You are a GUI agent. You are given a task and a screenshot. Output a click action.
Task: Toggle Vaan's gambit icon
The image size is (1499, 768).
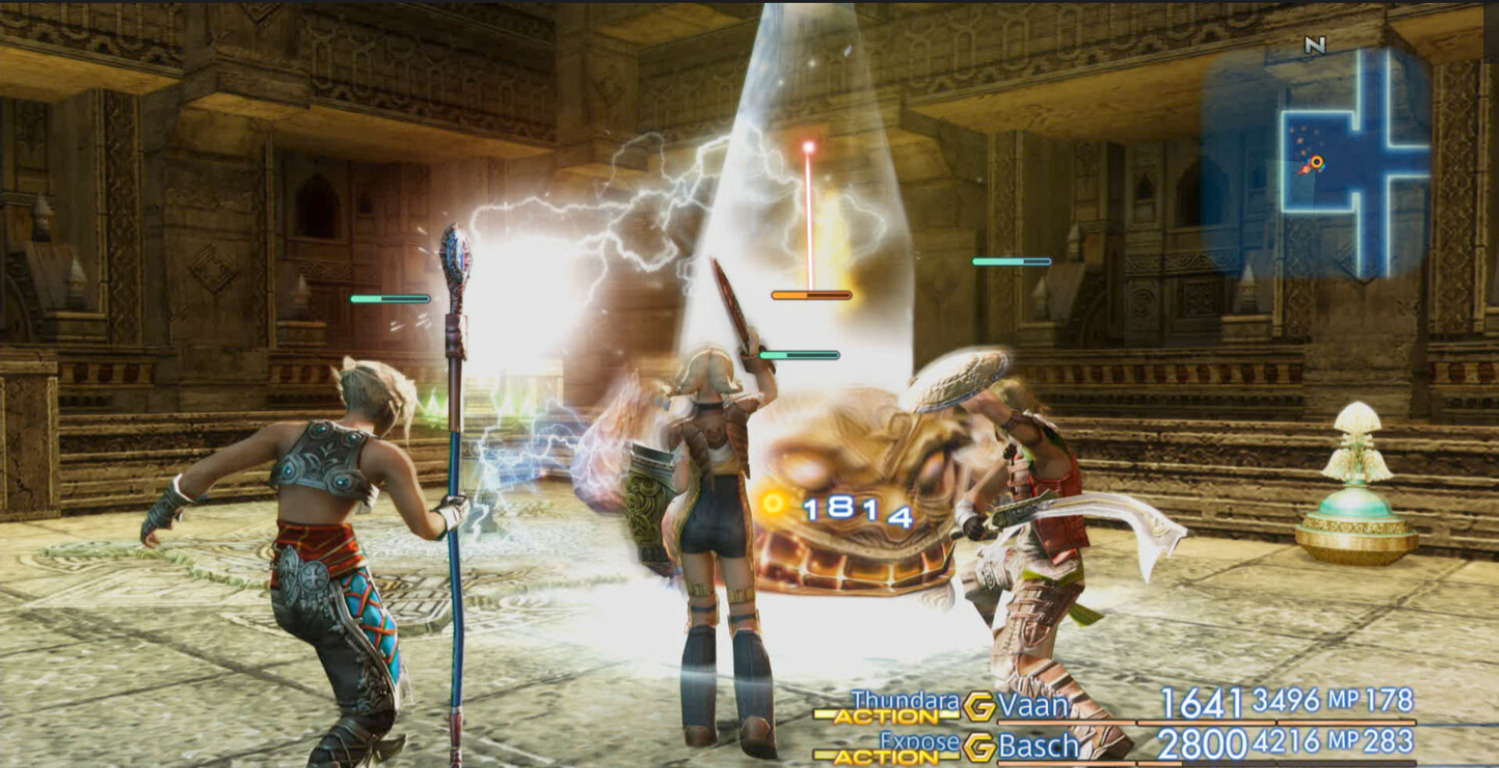(x=979, y=706)
